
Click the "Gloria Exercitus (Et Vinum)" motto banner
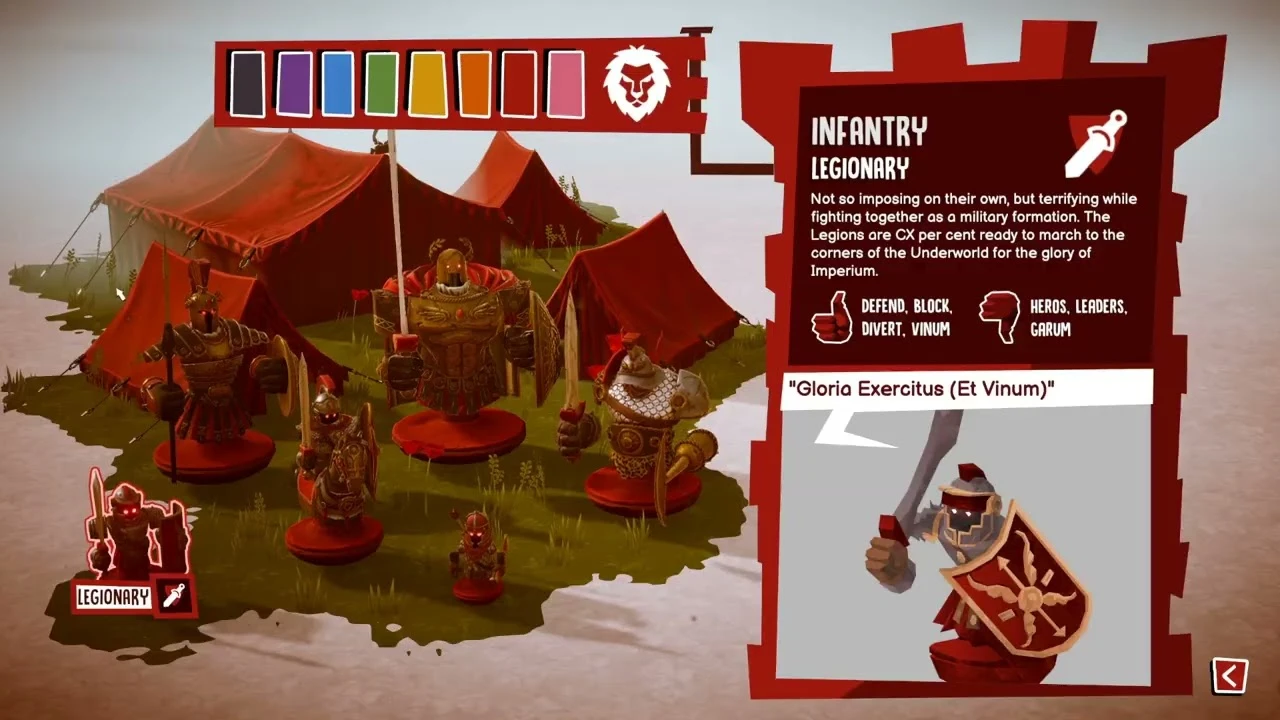point(965,387)
